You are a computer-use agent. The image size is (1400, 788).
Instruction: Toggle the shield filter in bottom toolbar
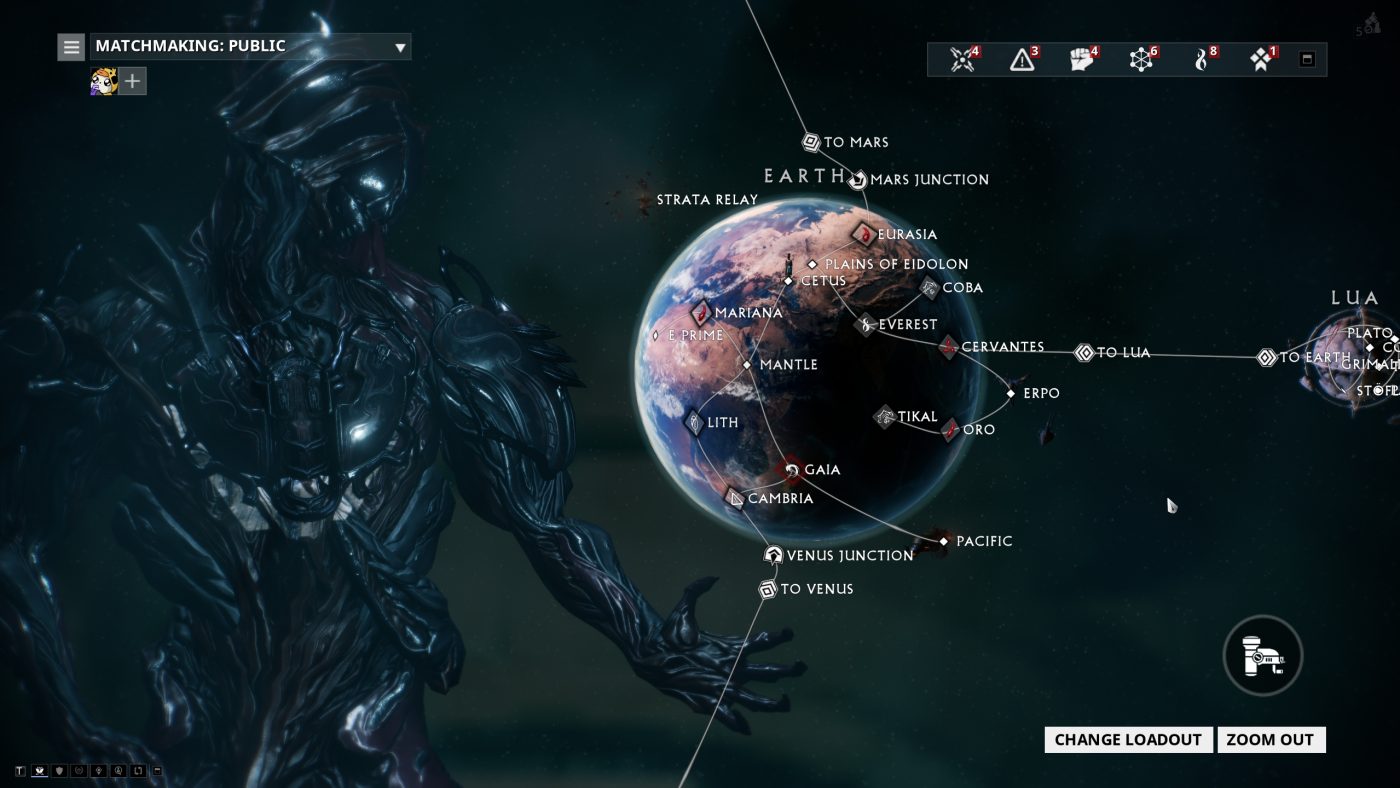click(x=60, y=770)
